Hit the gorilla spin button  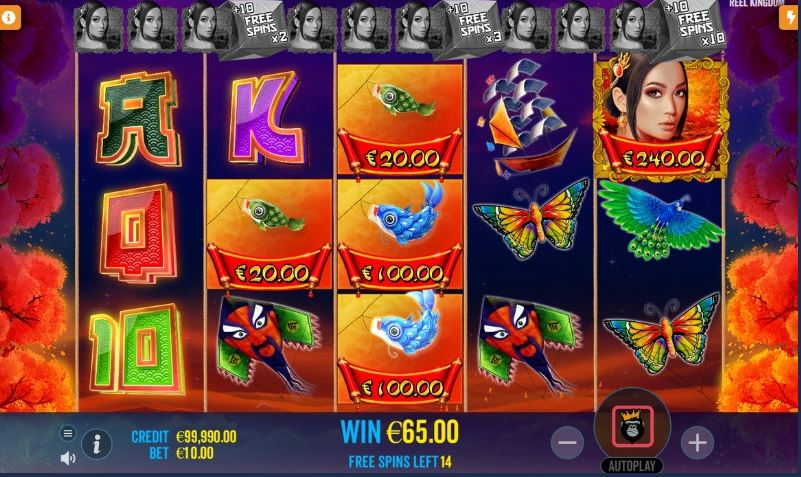(x=632, y=426)
